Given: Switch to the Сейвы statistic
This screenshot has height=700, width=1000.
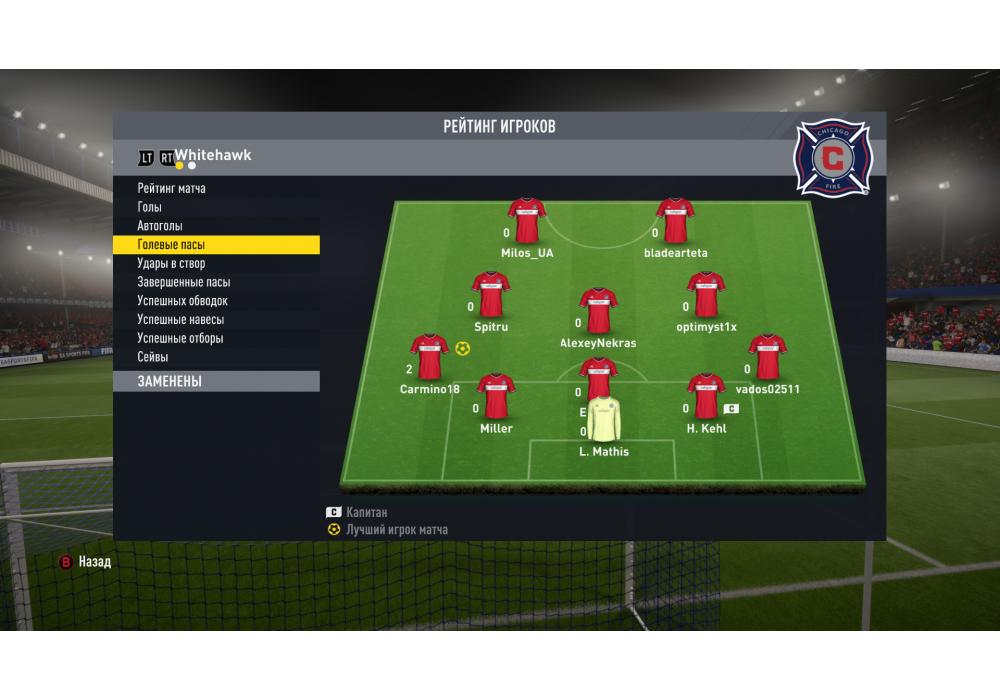Looking at the screenshot, I should tap(153, 357).
